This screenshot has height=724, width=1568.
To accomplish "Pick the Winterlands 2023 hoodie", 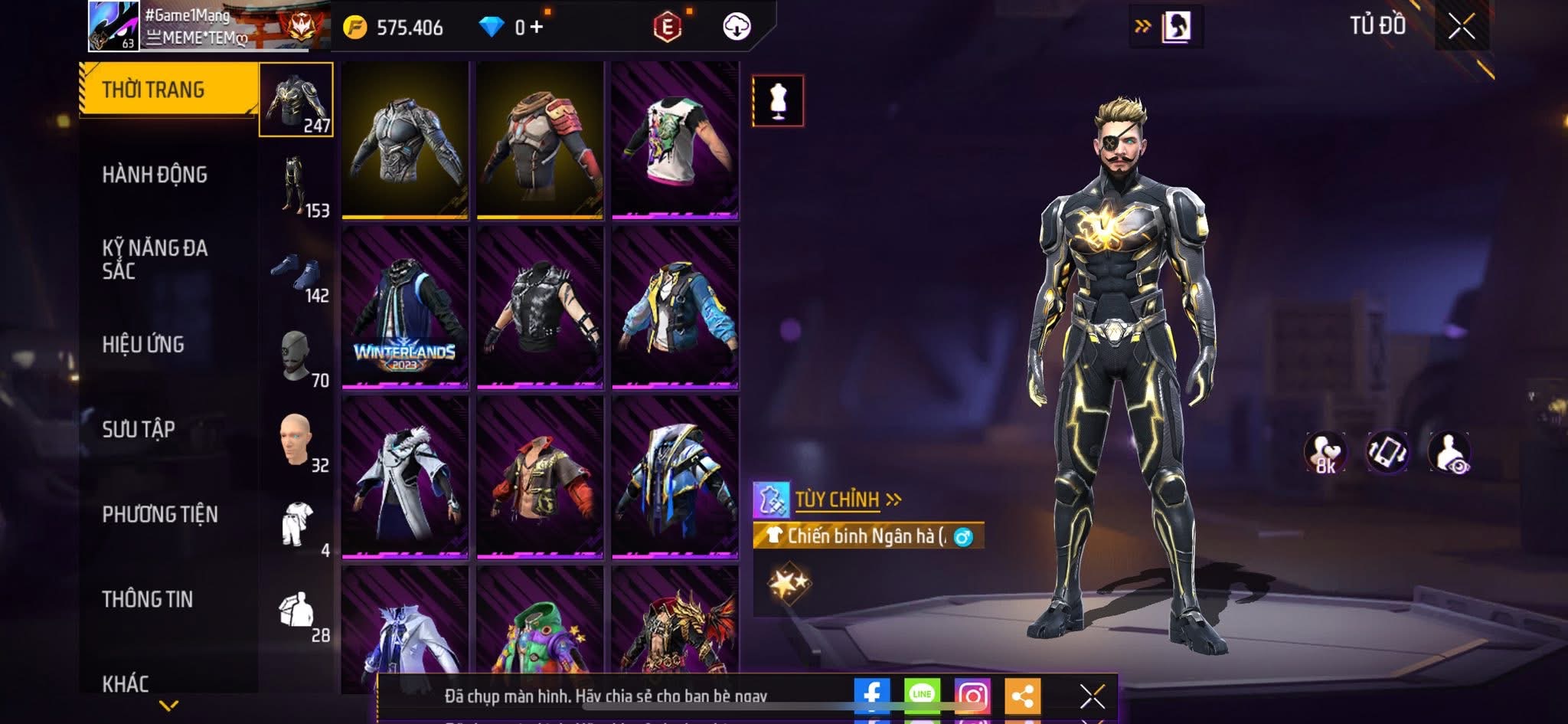I will [405, 307].
